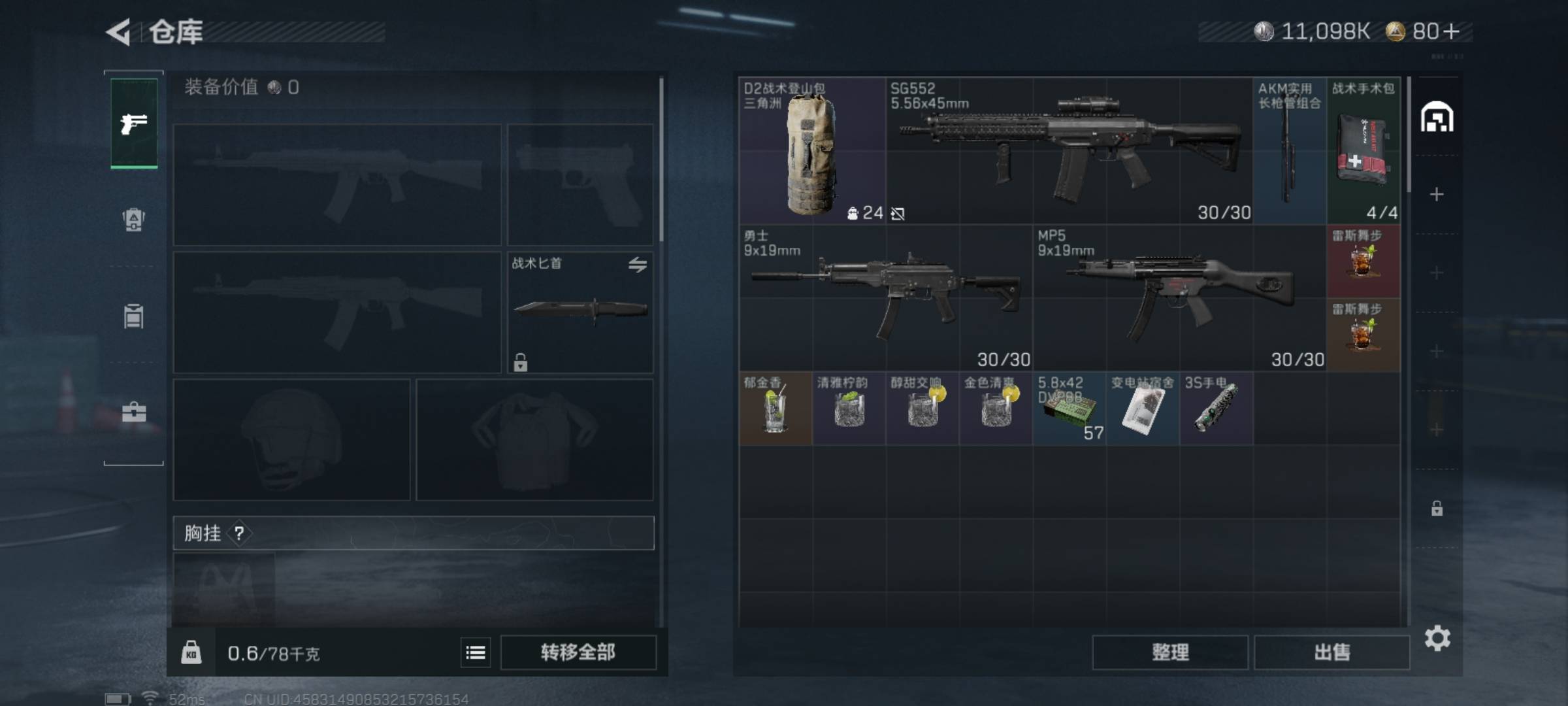The image size is (1568, 706).
Task: Pick the 3S手电 flashlight item
Action: pos(1216,409)
